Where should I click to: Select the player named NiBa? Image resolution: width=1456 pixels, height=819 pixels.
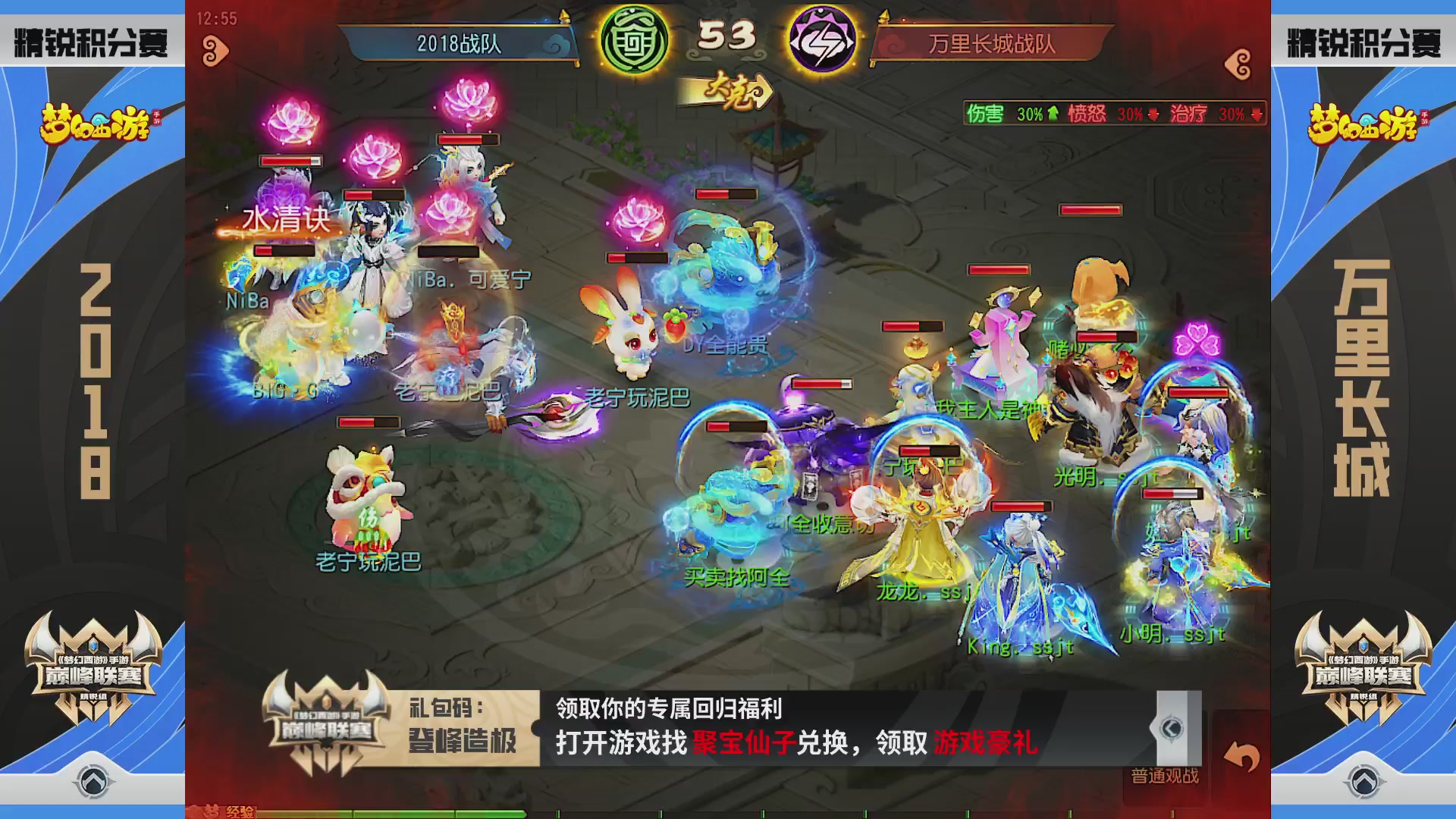tap(249, 302)
